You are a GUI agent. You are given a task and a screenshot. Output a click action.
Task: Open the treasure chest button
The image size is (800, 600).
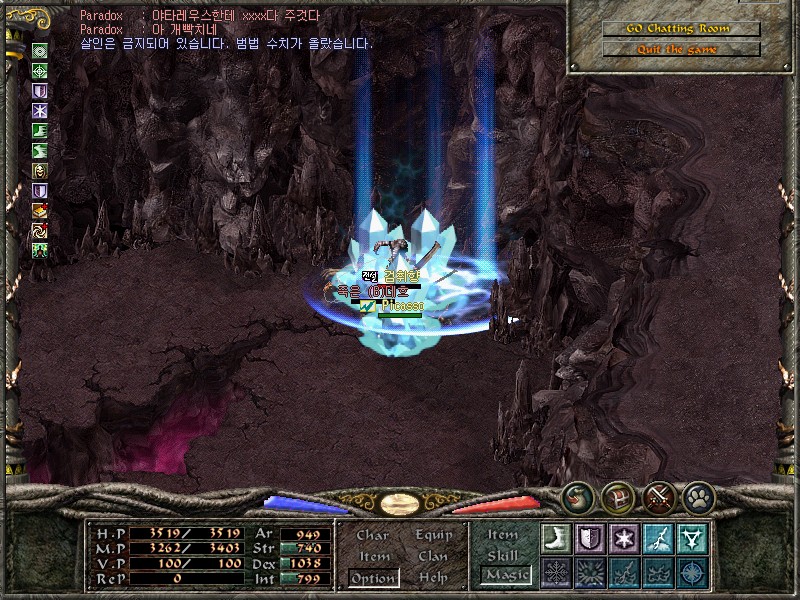coord(617,496)
